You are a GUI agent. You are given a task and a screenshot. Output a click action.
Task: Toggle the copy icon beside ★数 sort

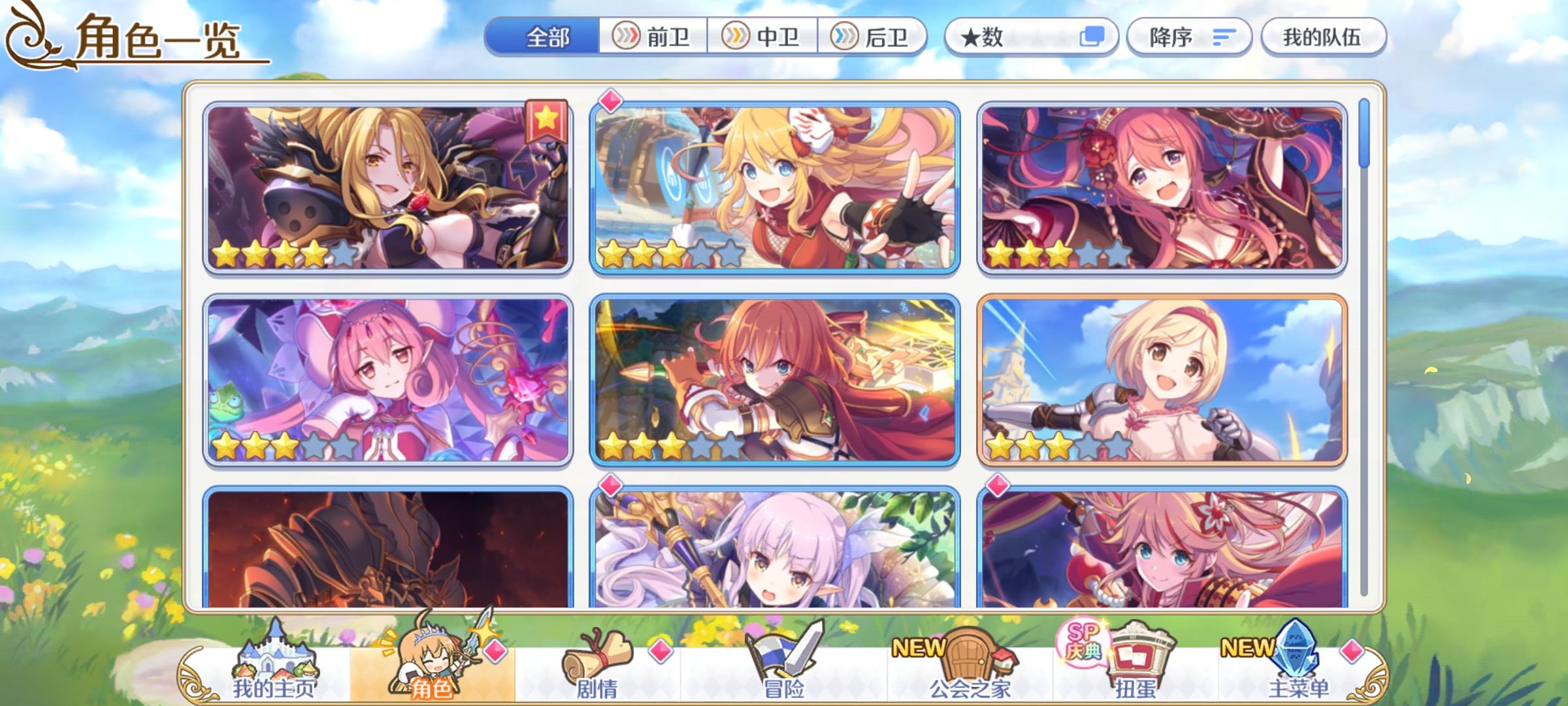(1091, 37)
